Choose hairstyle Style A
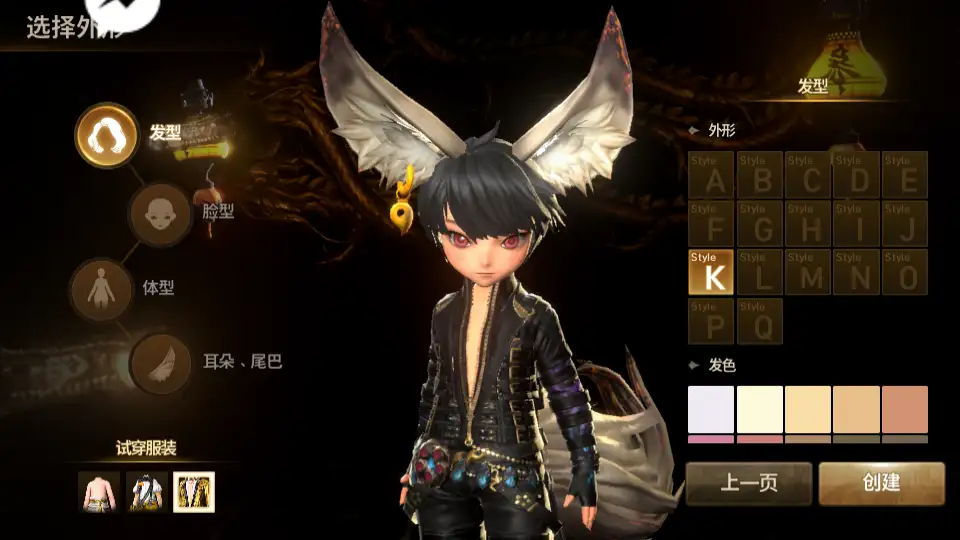The image size is (960, 540). click(x=711, y=175)
